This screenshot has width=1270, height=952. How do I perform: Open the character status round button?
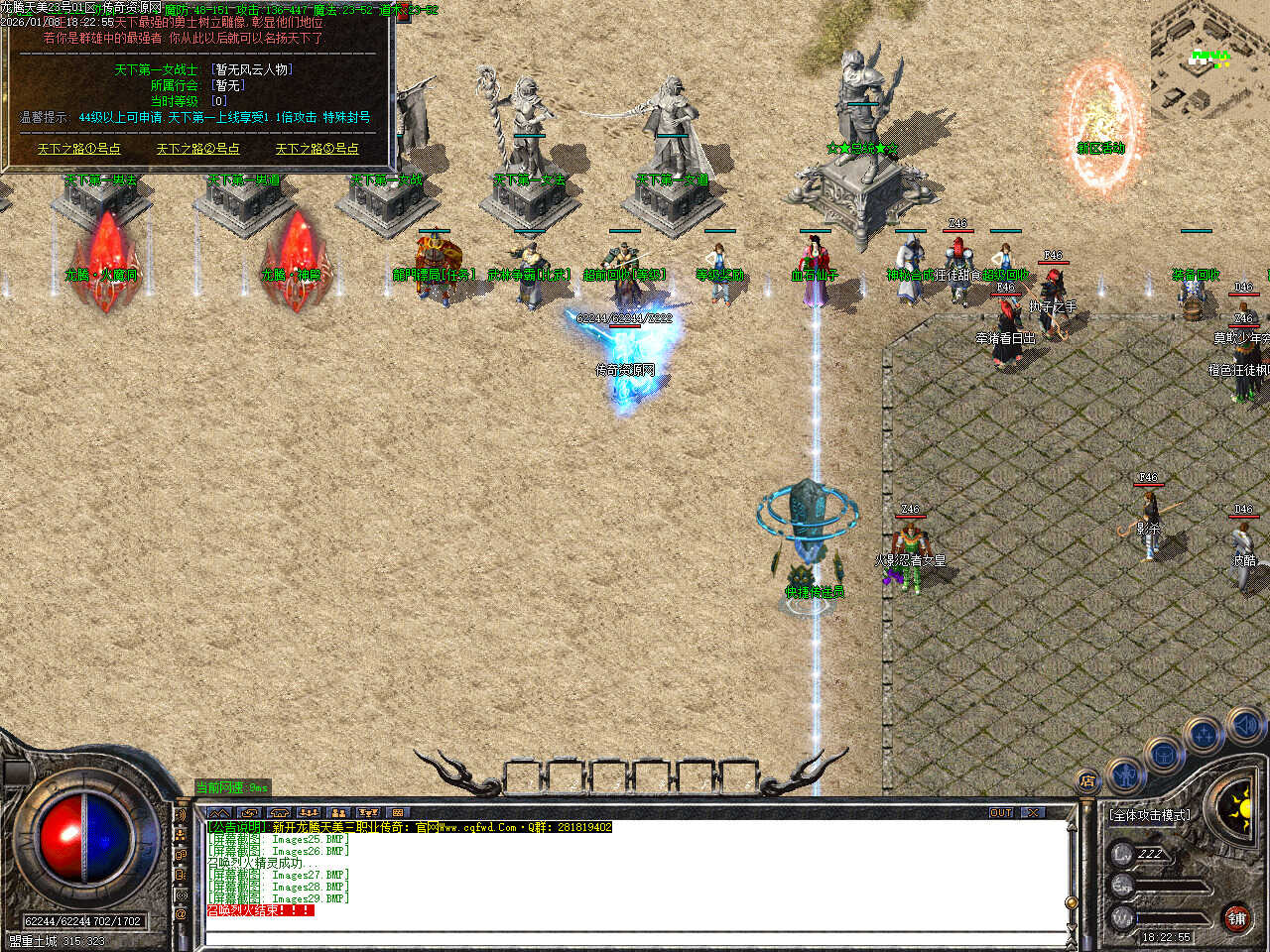(1125, 774)
